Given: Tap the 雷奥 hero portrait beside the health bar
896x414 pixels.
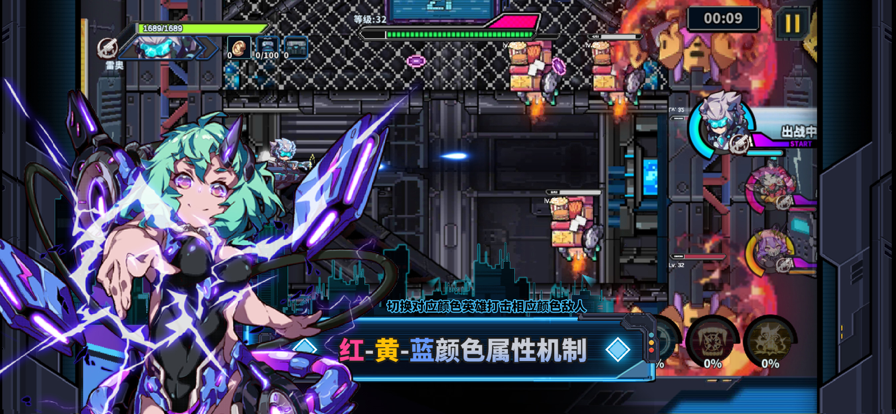Looking at the screenshot, I should [x=161, y=45].
